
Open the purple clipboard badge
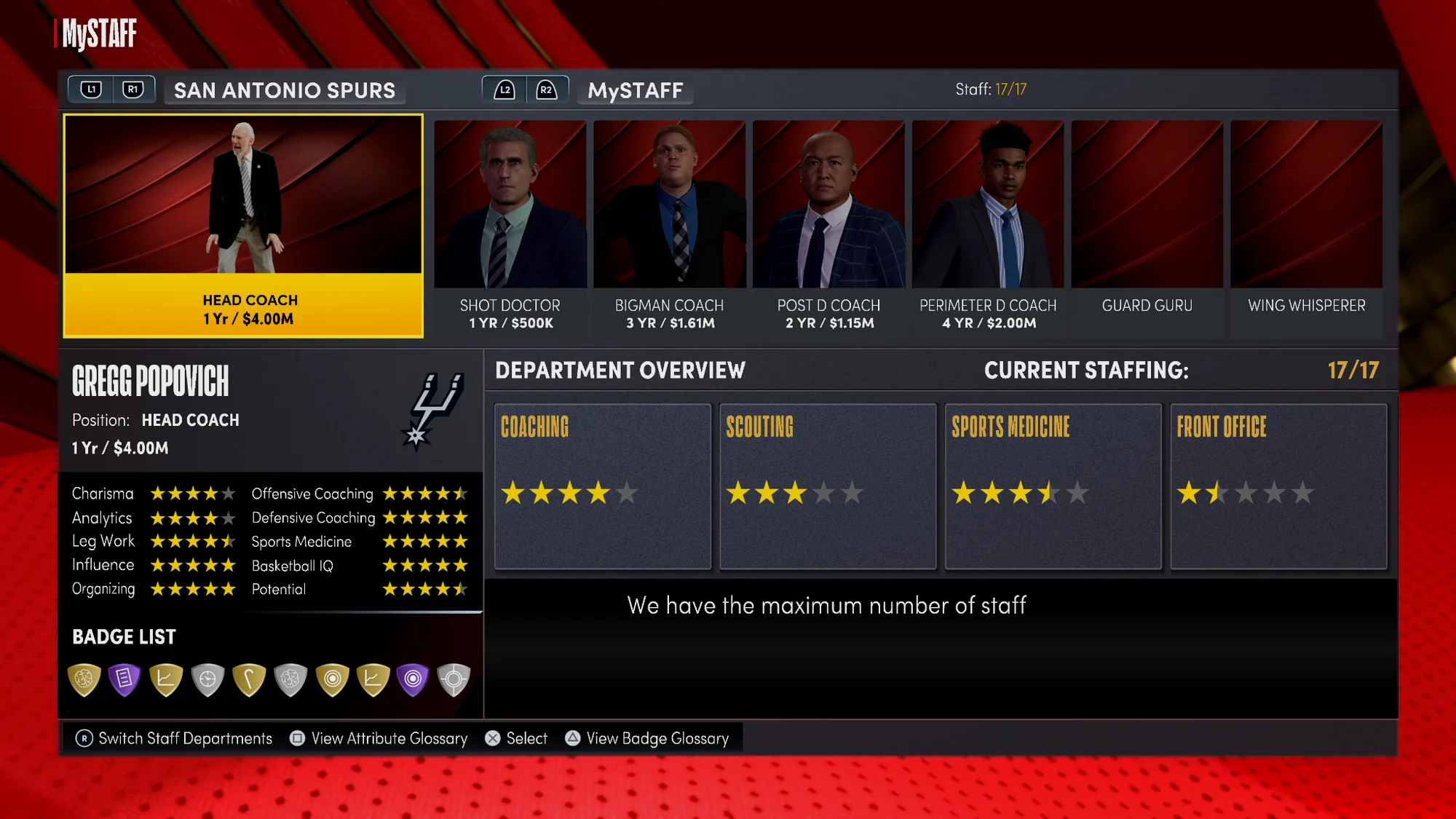(124, 678)
